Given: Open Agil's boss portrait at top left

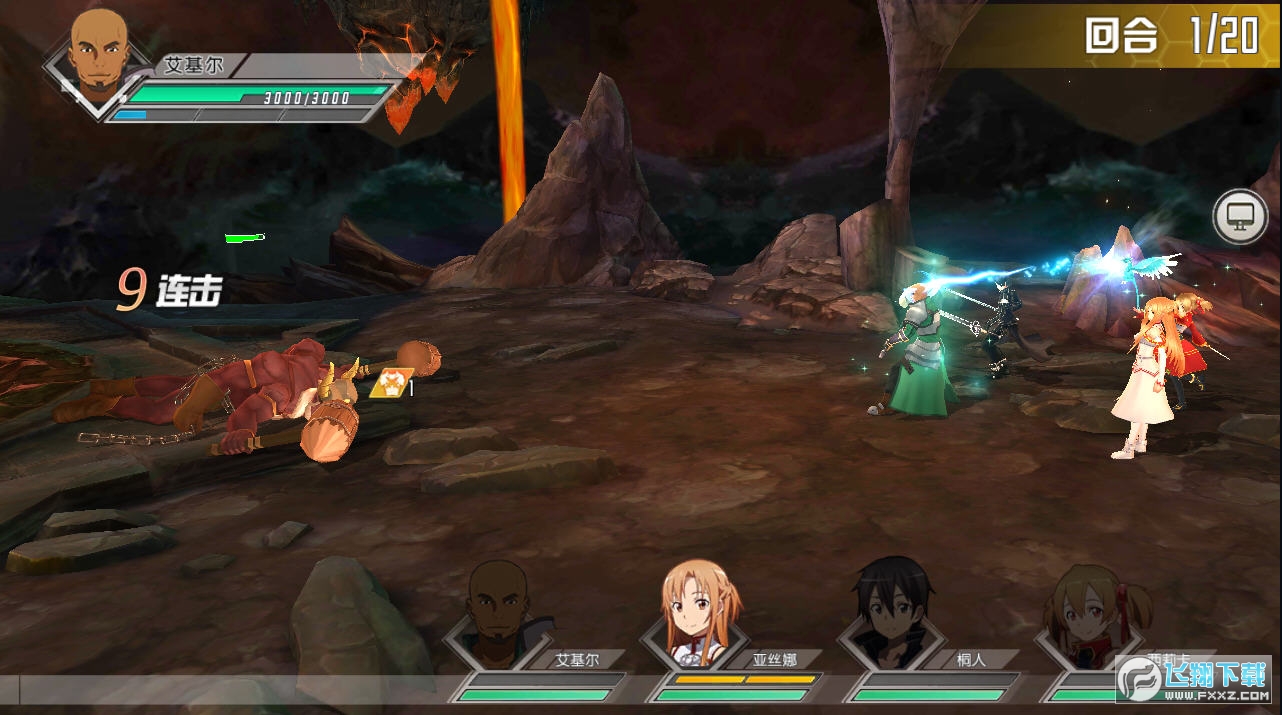Looking at the screenshot, I should pos(99,57).
